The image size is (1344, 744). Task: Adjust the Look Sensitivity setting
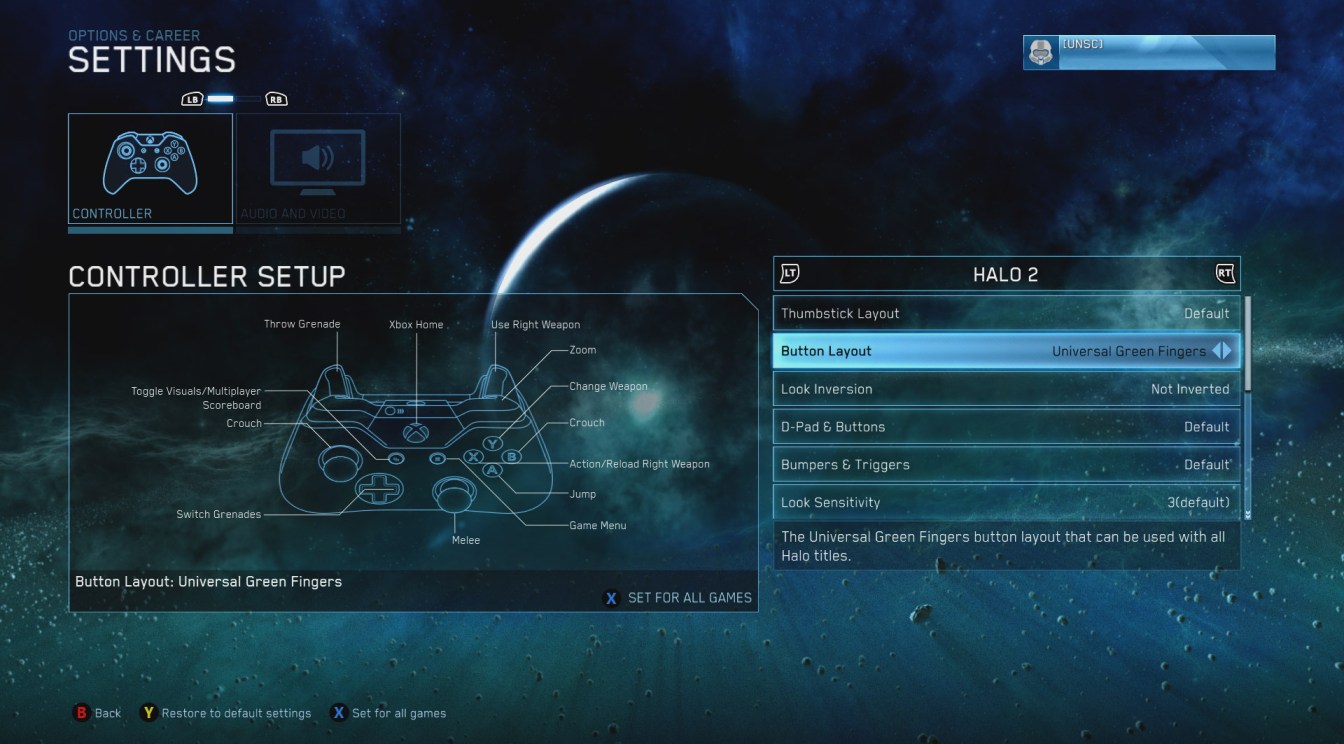[1005, 501]
